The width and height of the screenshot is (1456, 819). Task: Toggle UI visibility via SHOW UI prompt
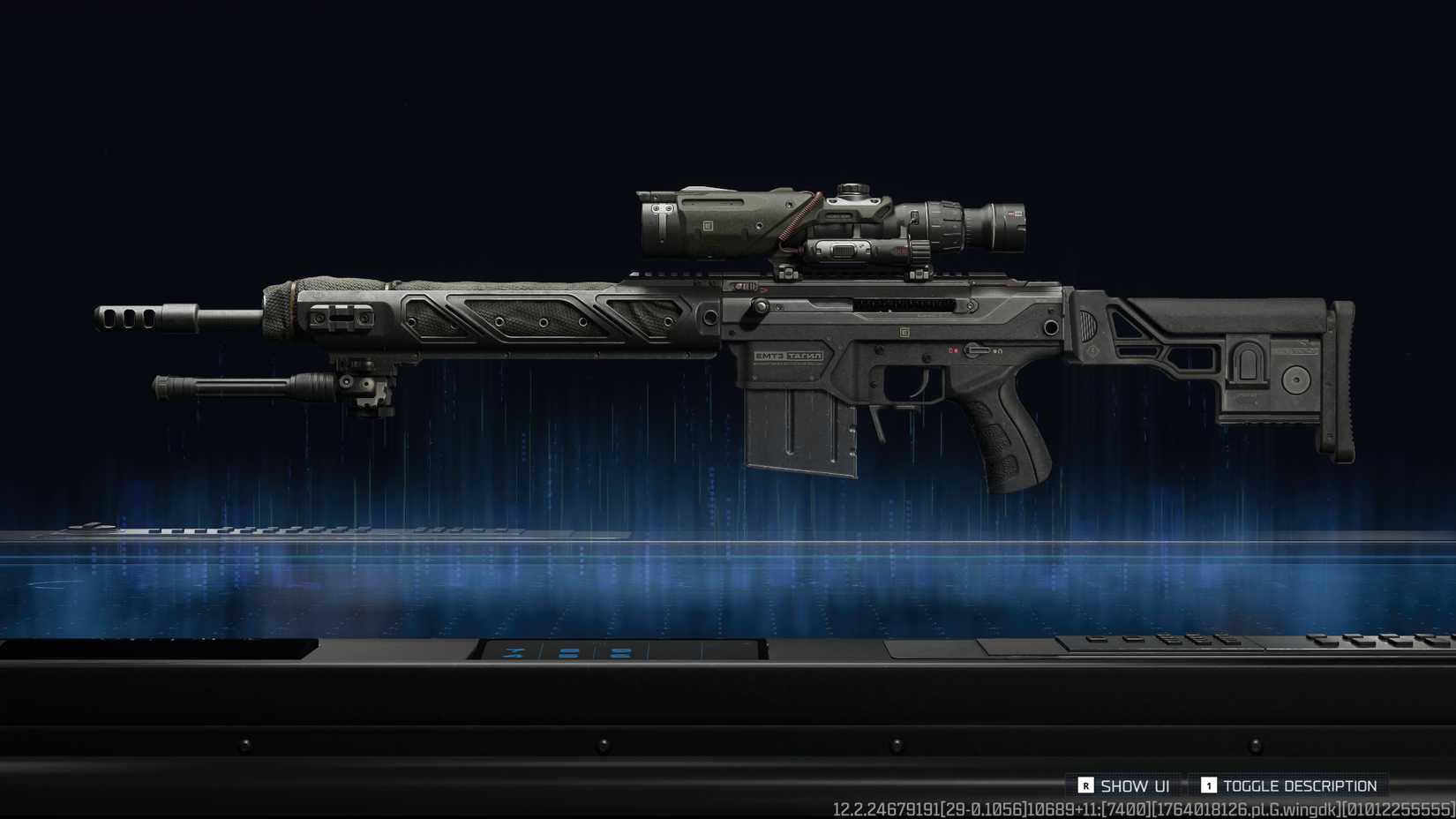coord(1085,784)
